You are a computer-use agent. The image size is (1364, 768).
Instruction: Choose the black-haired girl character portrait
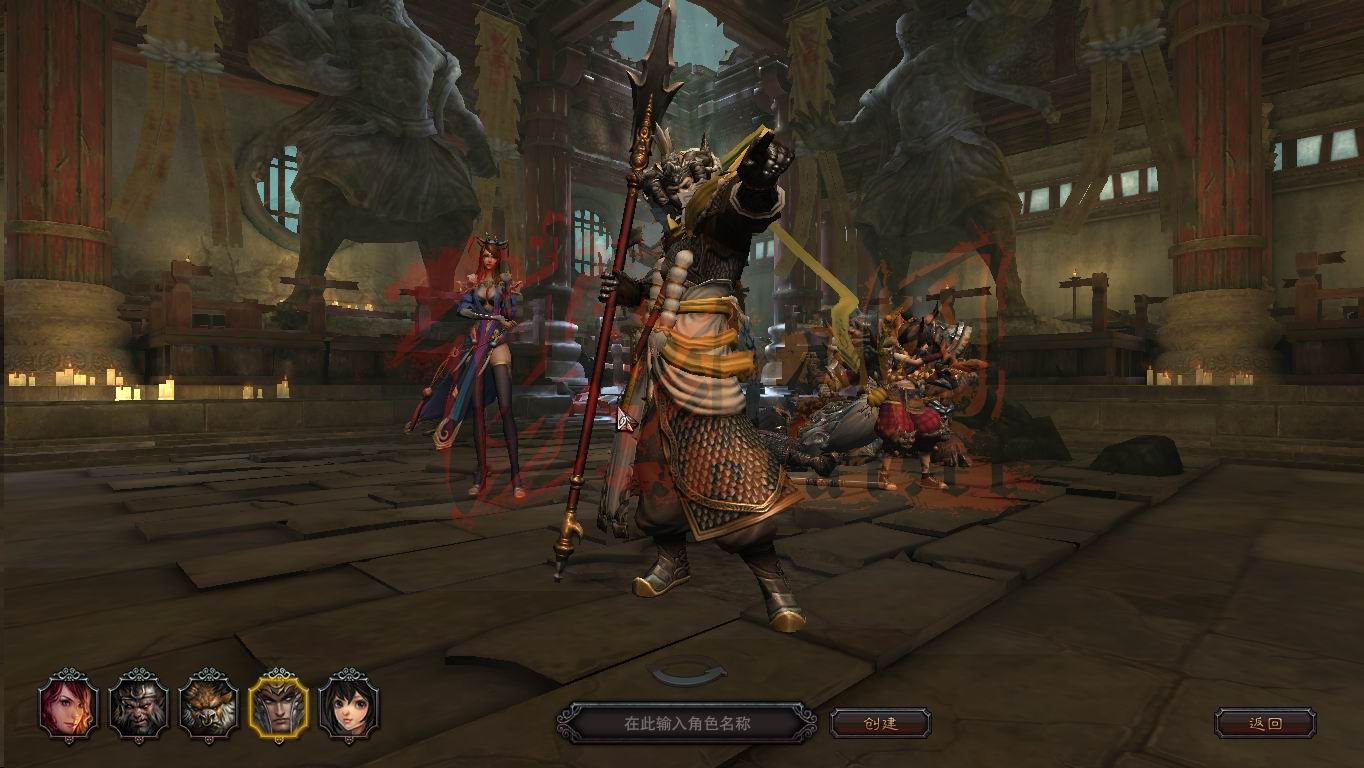pos(349,705)
